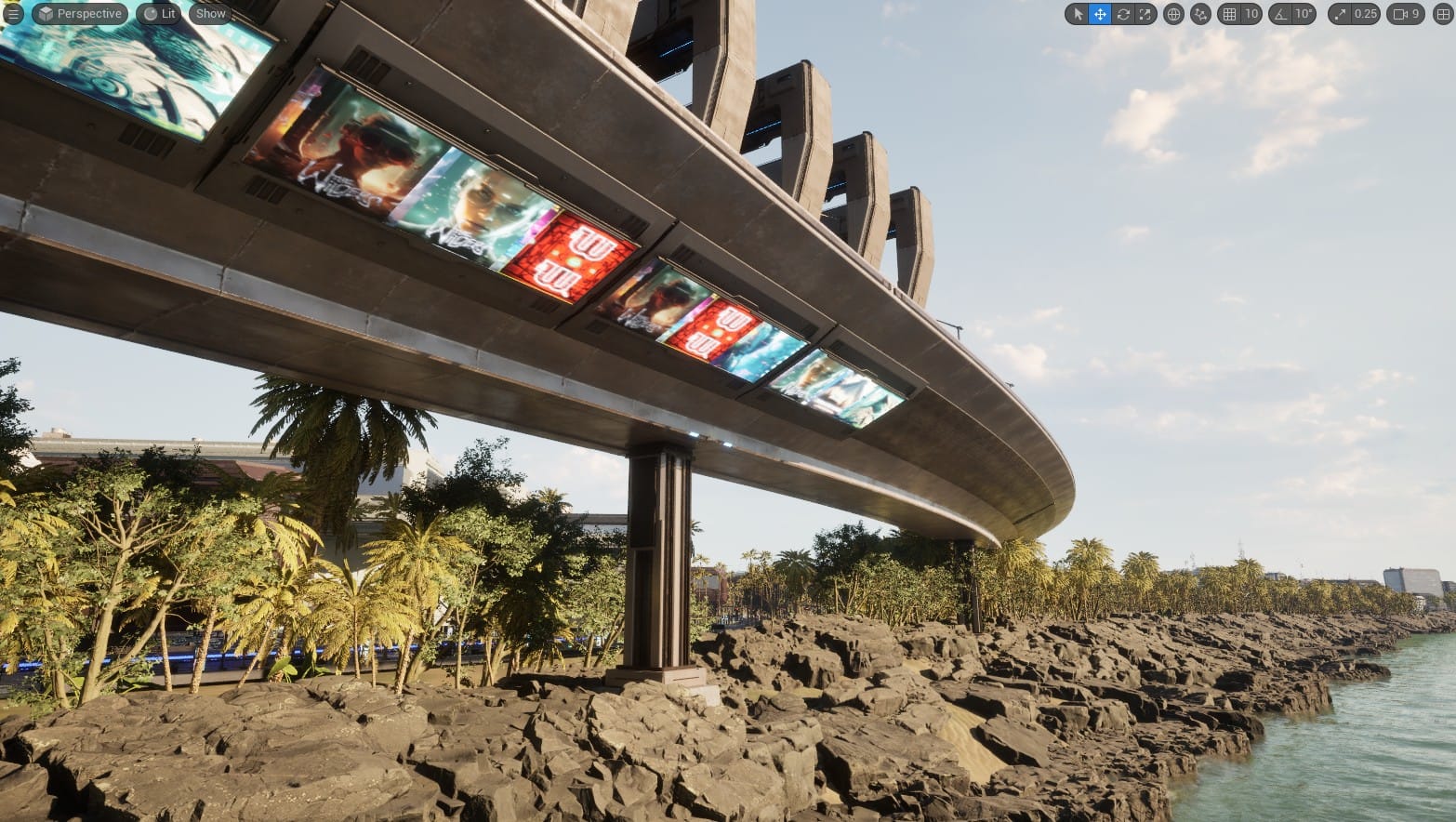Switch to the Rotate tool
Screen dimensions: 1456x822
click(x=1123, y=14)
